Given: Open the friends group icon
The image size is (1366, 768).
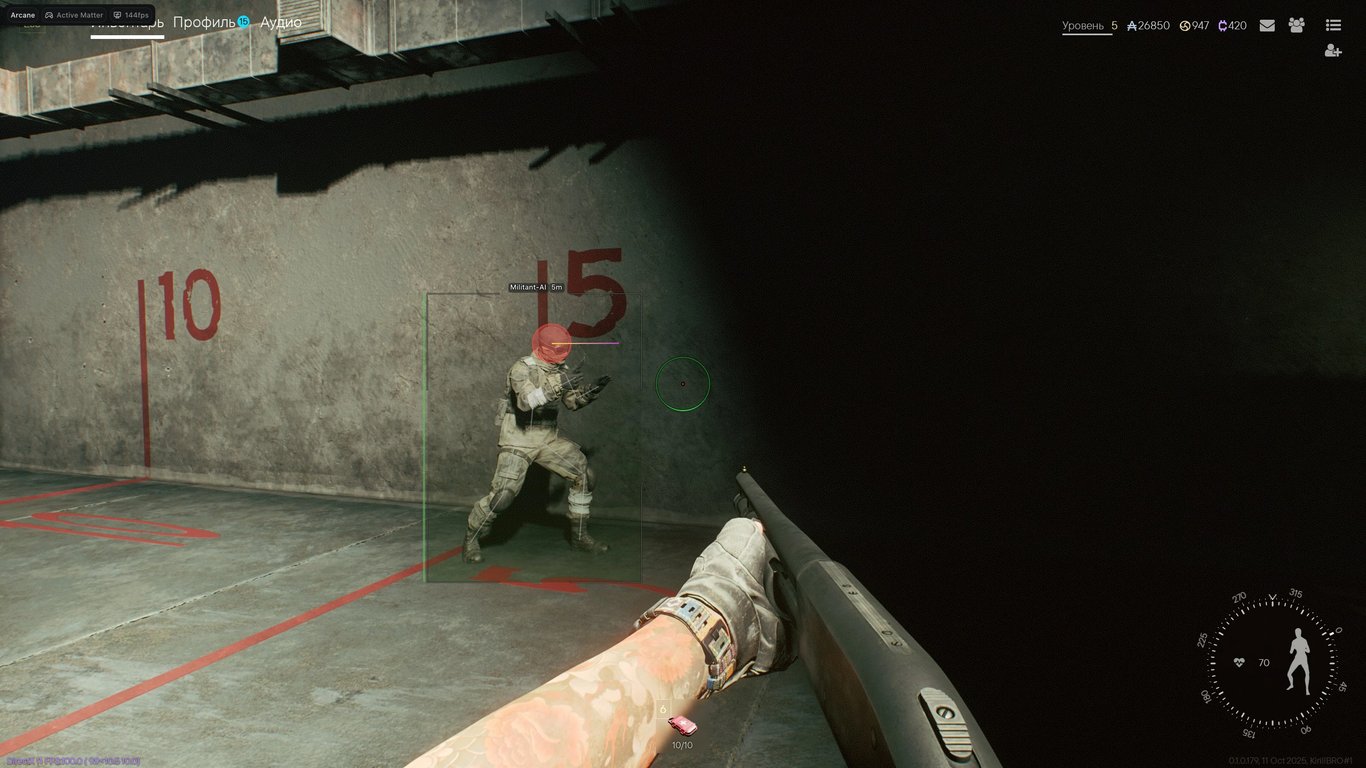Looking at the screenshot, I should (1297, 25).
